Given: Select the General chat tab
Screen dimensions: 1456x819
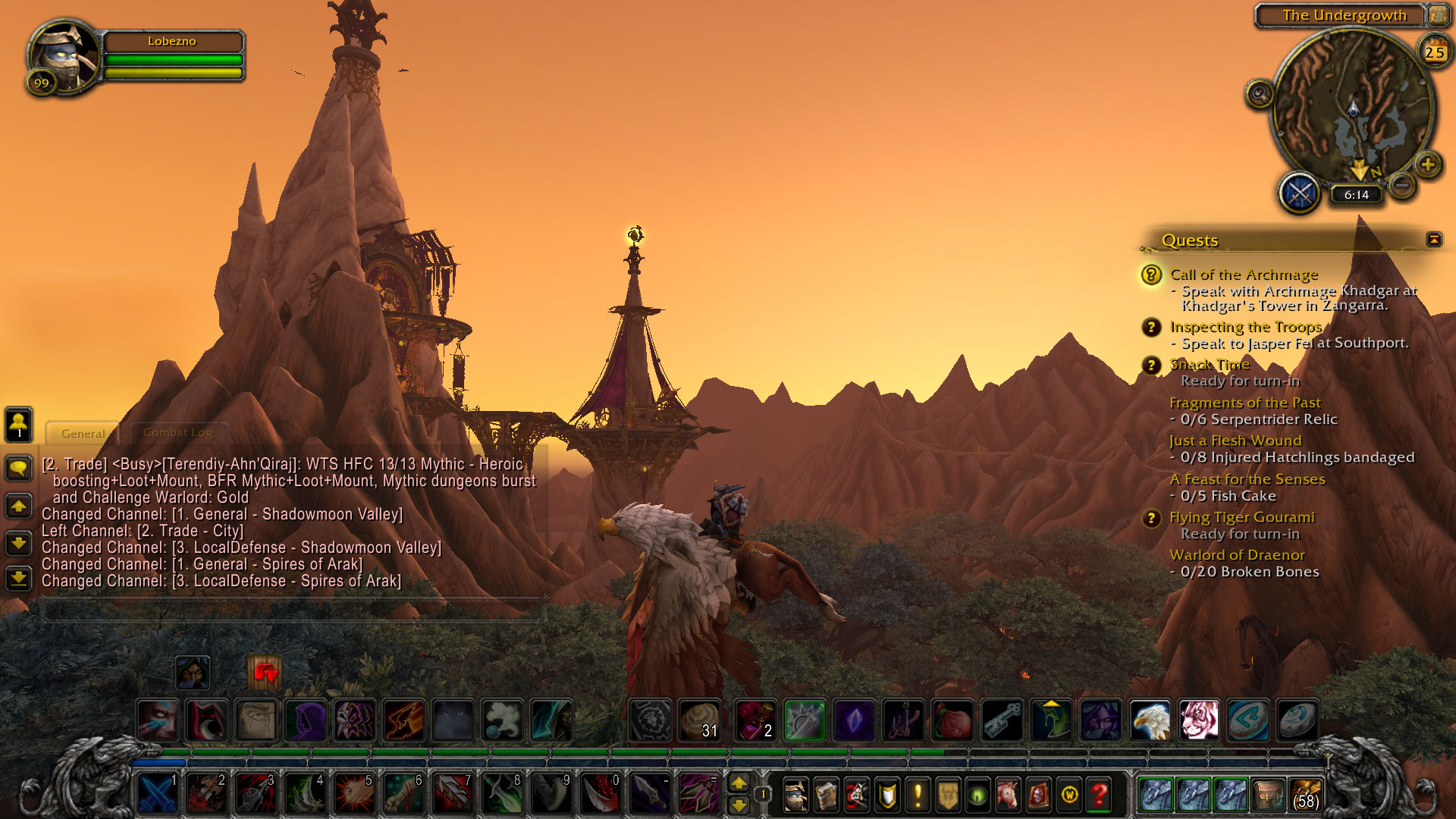Looking at the screenshot, I should (83, 433).
